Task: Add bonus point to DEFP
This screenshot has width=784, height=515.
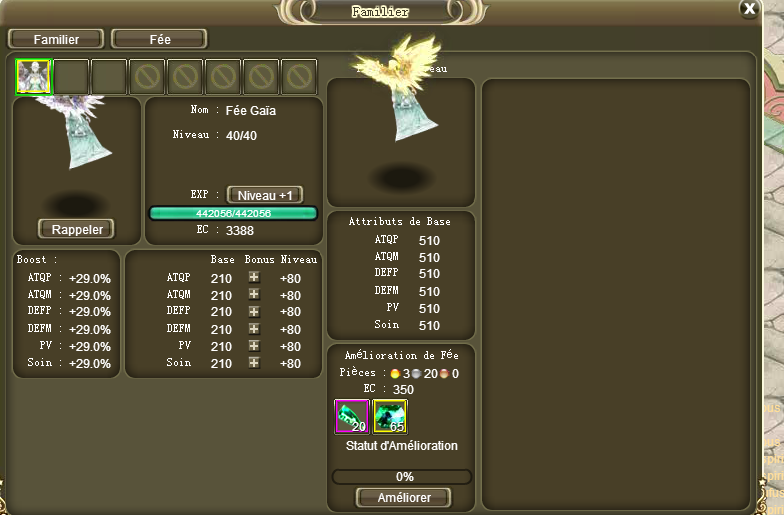Action: click(x=254, y=311)
